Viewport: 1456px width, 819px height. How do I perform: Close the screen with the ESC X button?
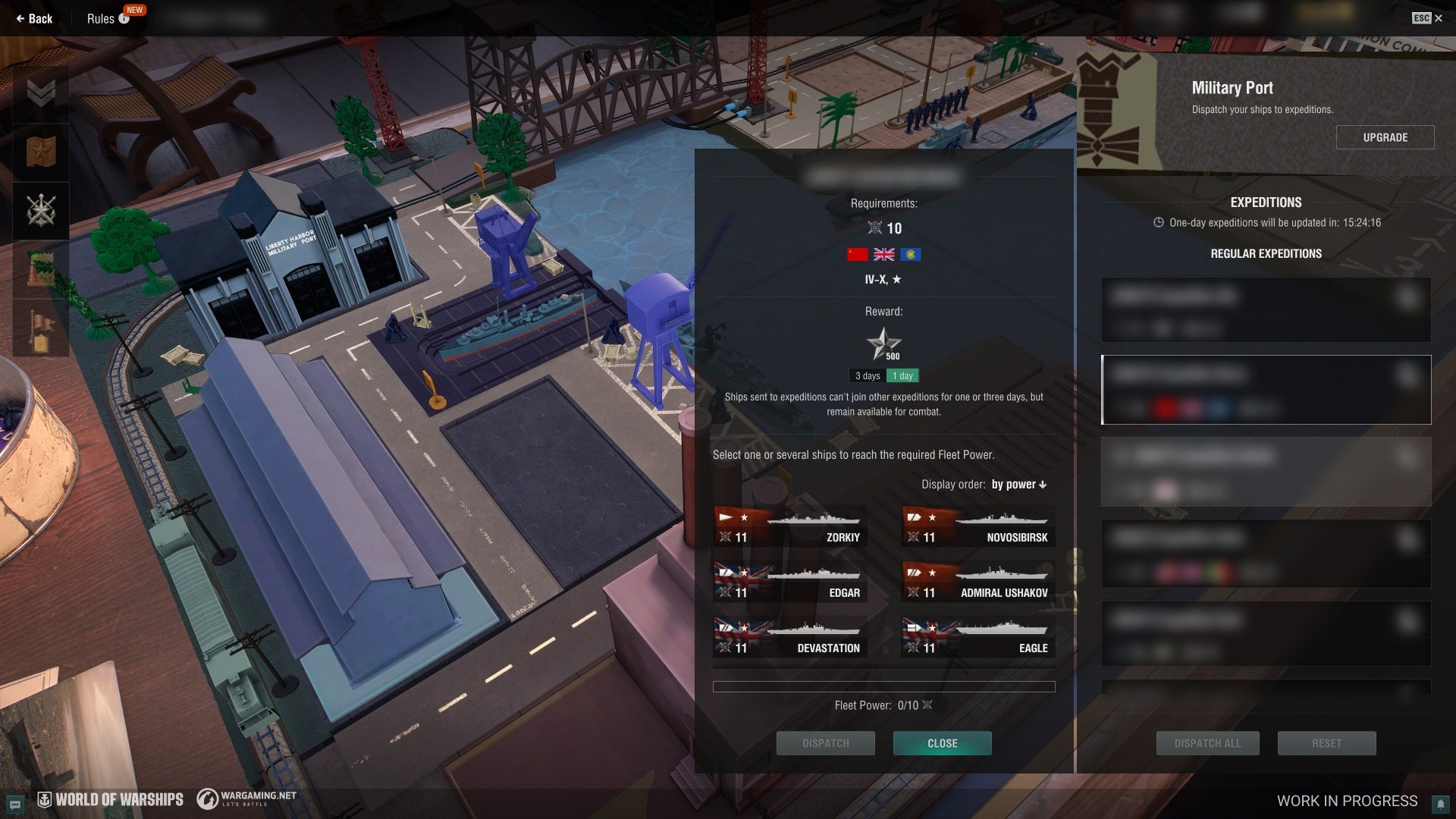(x=1427, y=18)
